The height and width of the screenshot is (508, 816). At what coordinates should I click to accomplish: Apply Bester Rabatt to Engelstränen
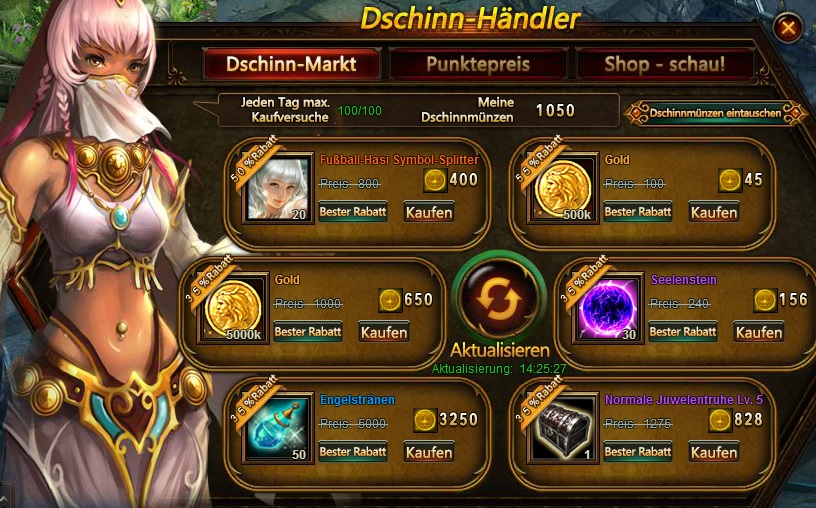(x=353, y=452)
